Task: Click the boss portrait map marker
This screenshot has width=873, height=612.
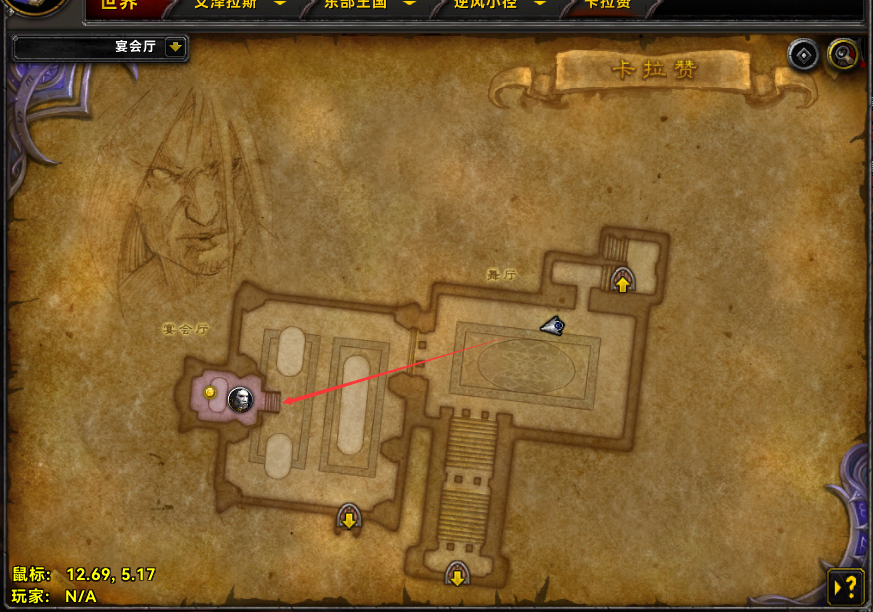Action: [x=240, y=399]
